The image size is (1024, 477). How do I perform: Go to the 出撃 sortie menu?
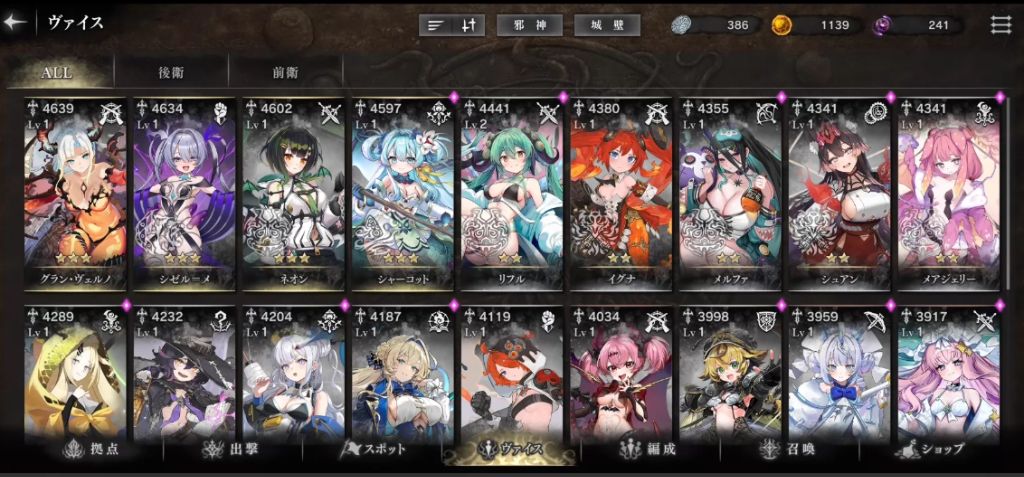coord(230,449)
